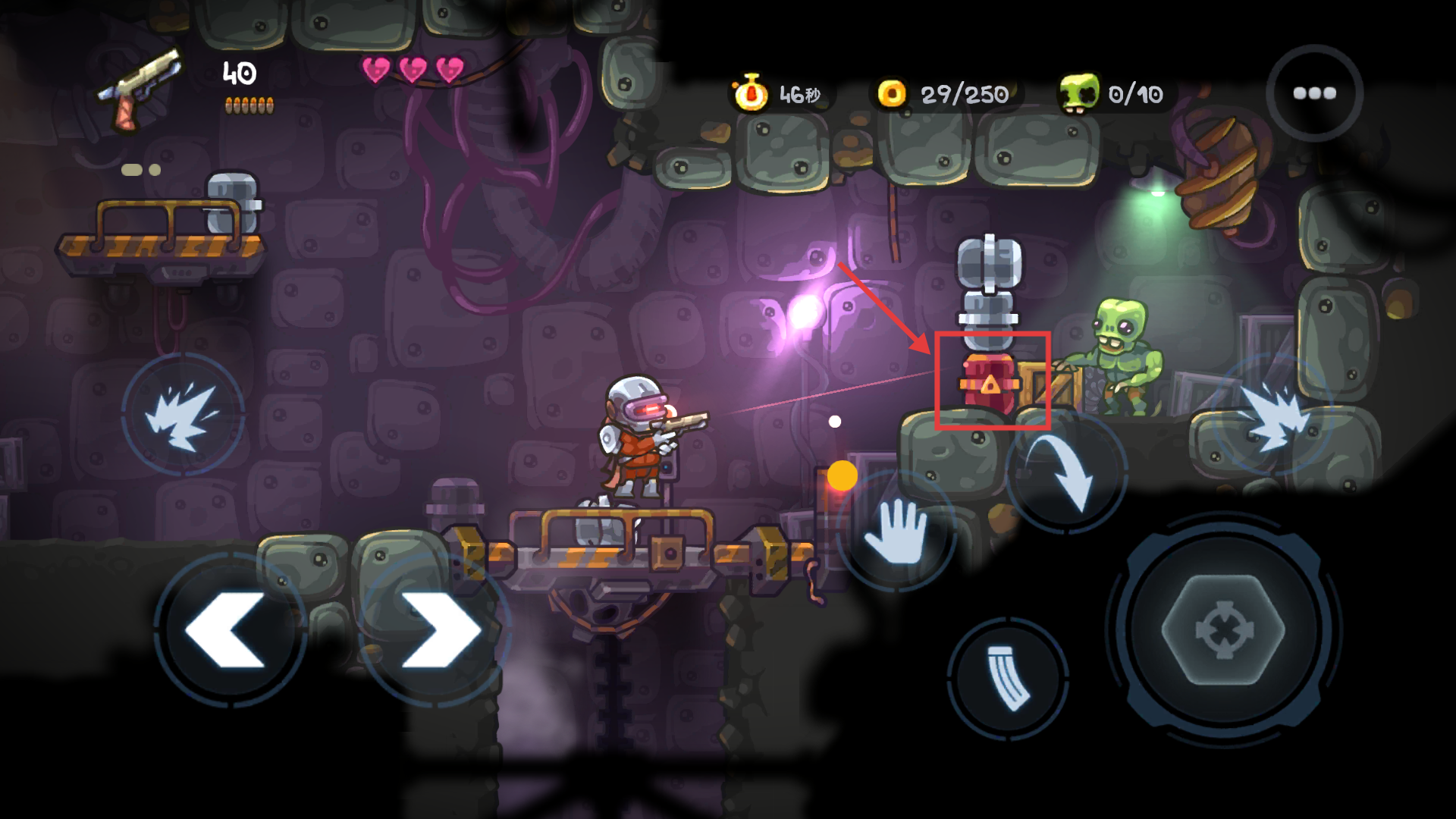
Task: Activate the open hand grab button
Action: 896,531
